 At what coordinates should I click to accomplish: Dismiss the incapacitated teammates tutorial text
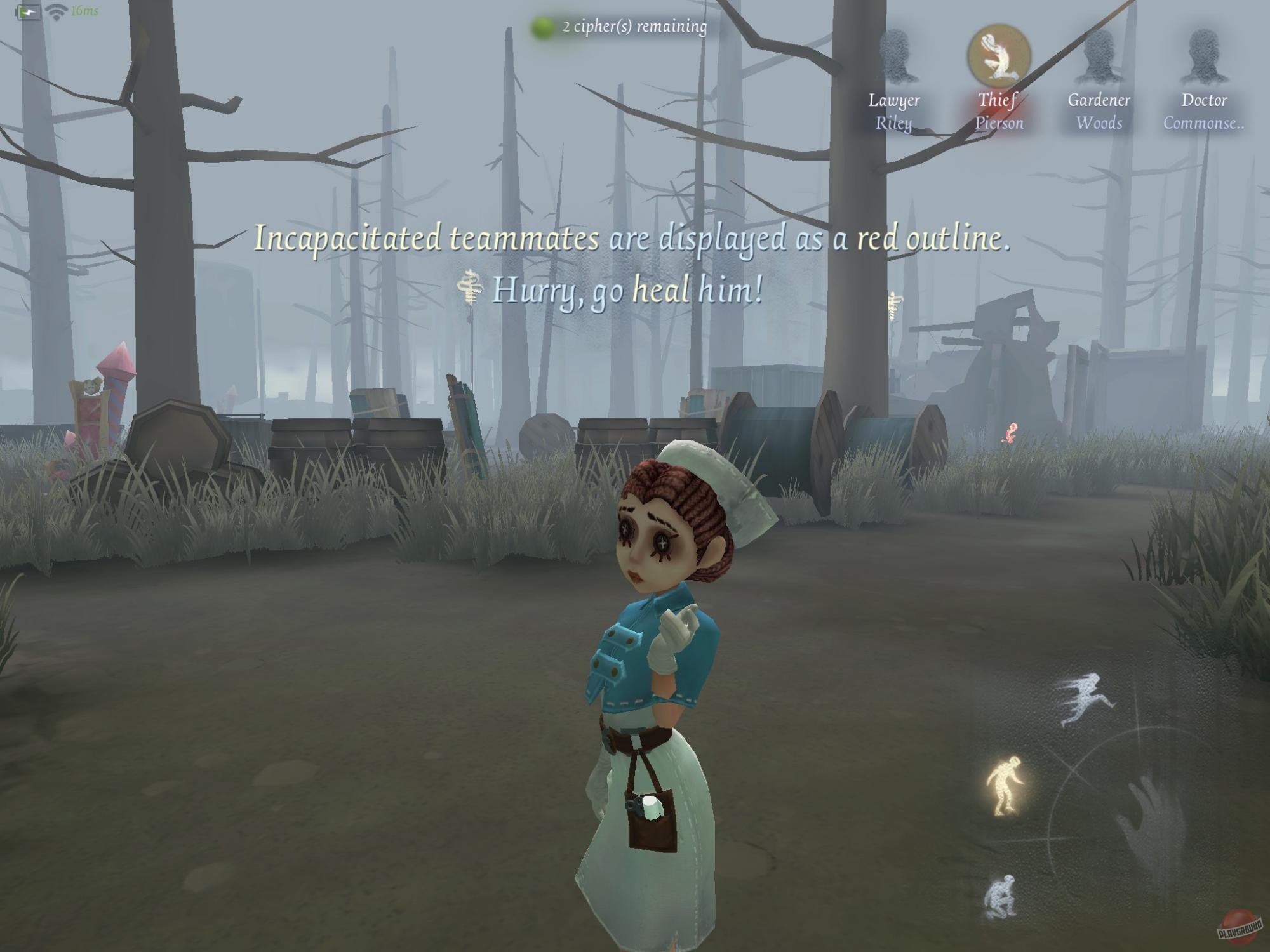[632, 241]
